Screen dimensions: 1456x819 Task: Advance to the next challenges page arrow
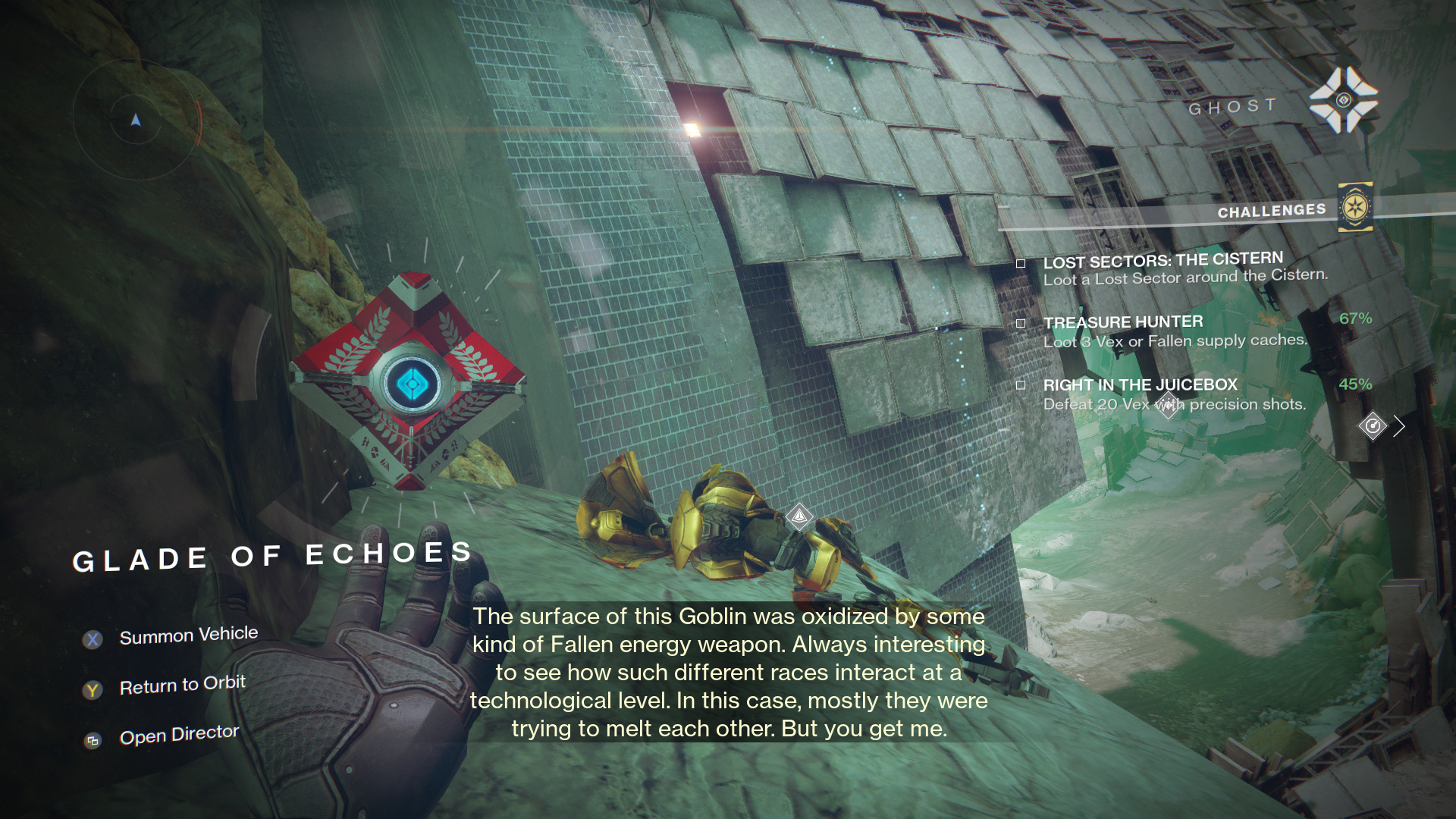click(x=1399, y=426)
